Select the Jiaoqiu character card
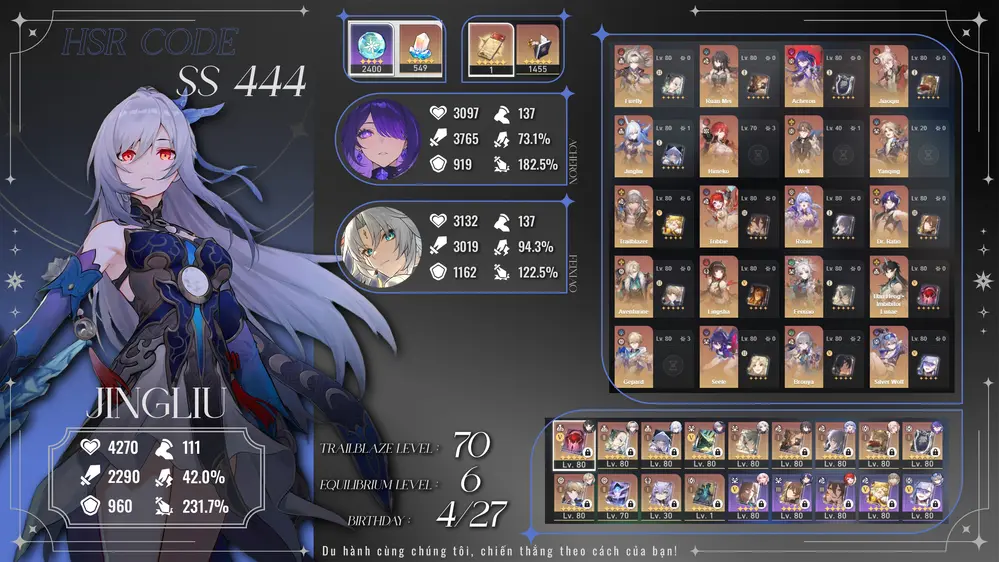The image size is (999, 562). click(x=889, y=75)
